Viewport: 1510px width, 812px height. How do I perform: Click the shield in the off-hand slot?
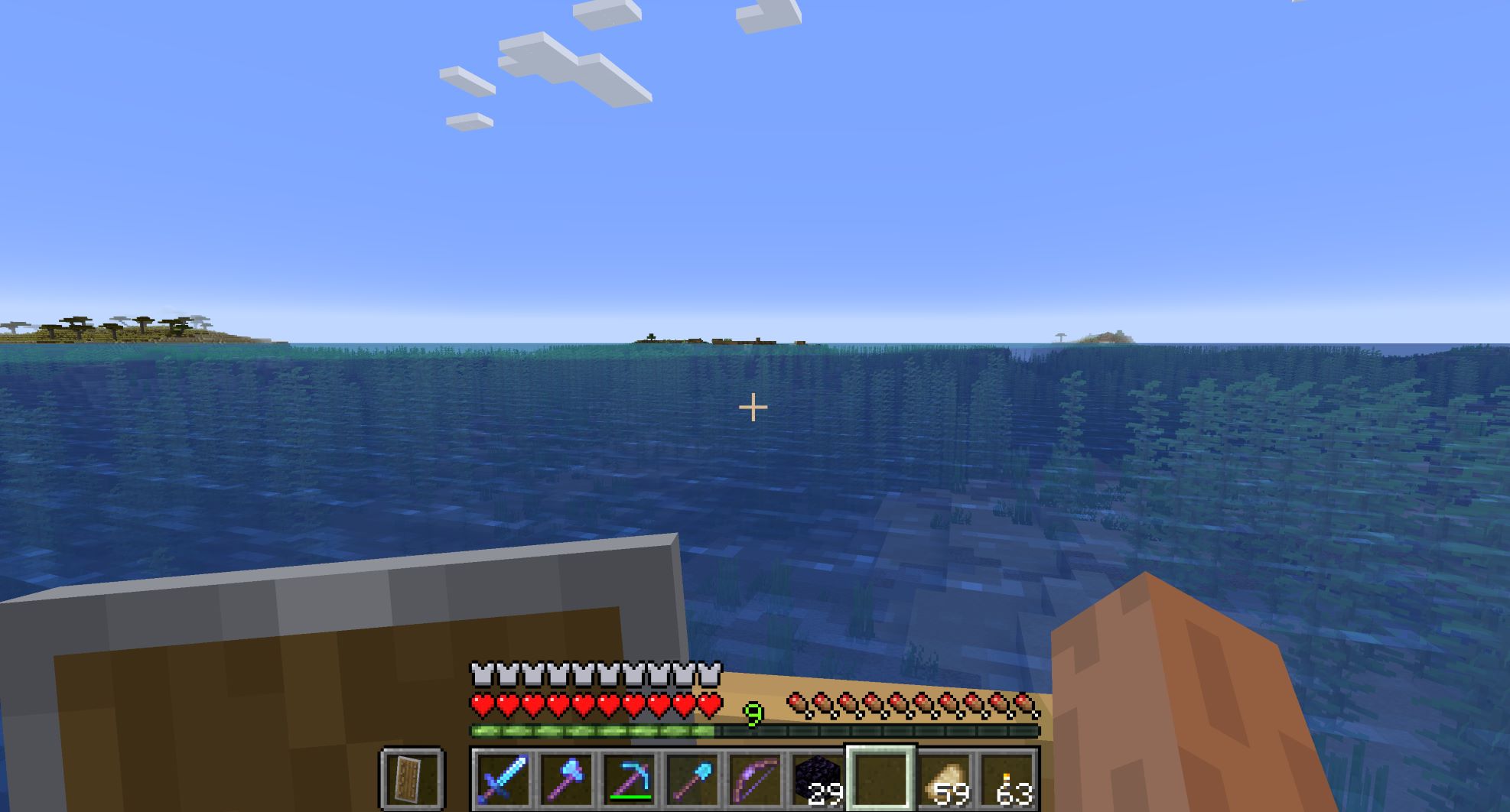(412, 778)
